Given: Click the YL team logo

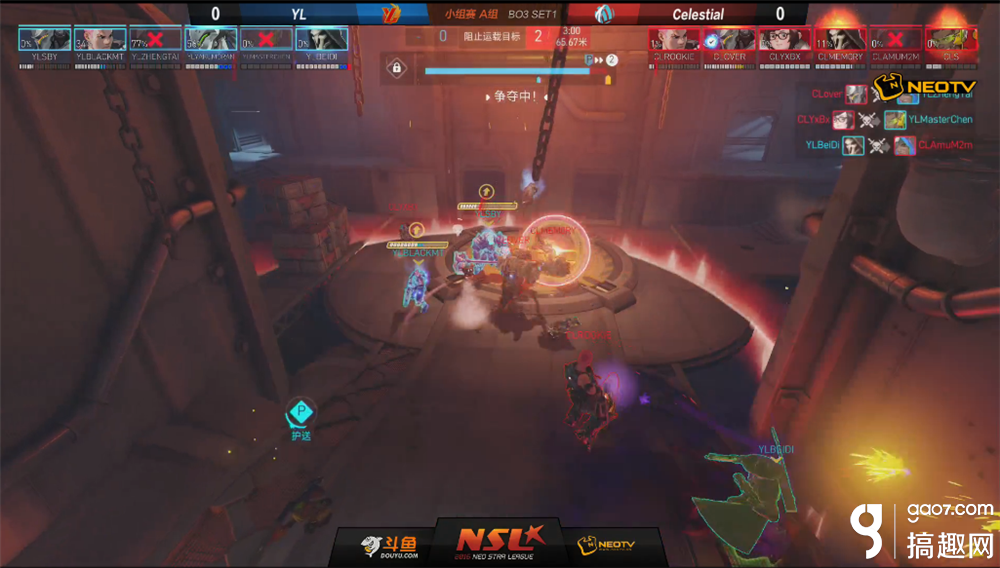Looking at the screenshot, I should pyautogui.click(x=391, y=14).
